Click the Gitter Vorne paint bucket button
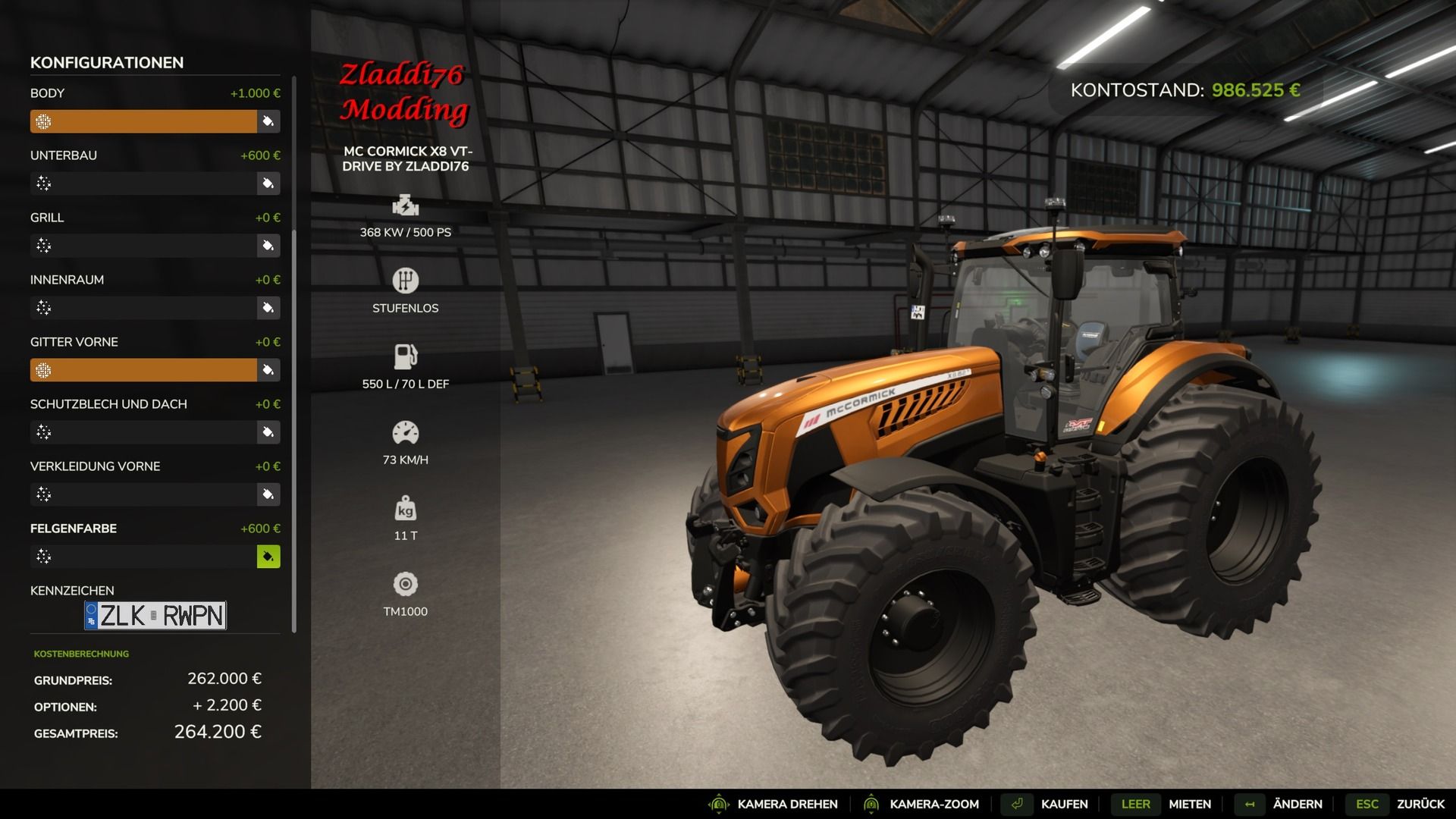This screenshot has width=1456, height=819. click(268, 370)
